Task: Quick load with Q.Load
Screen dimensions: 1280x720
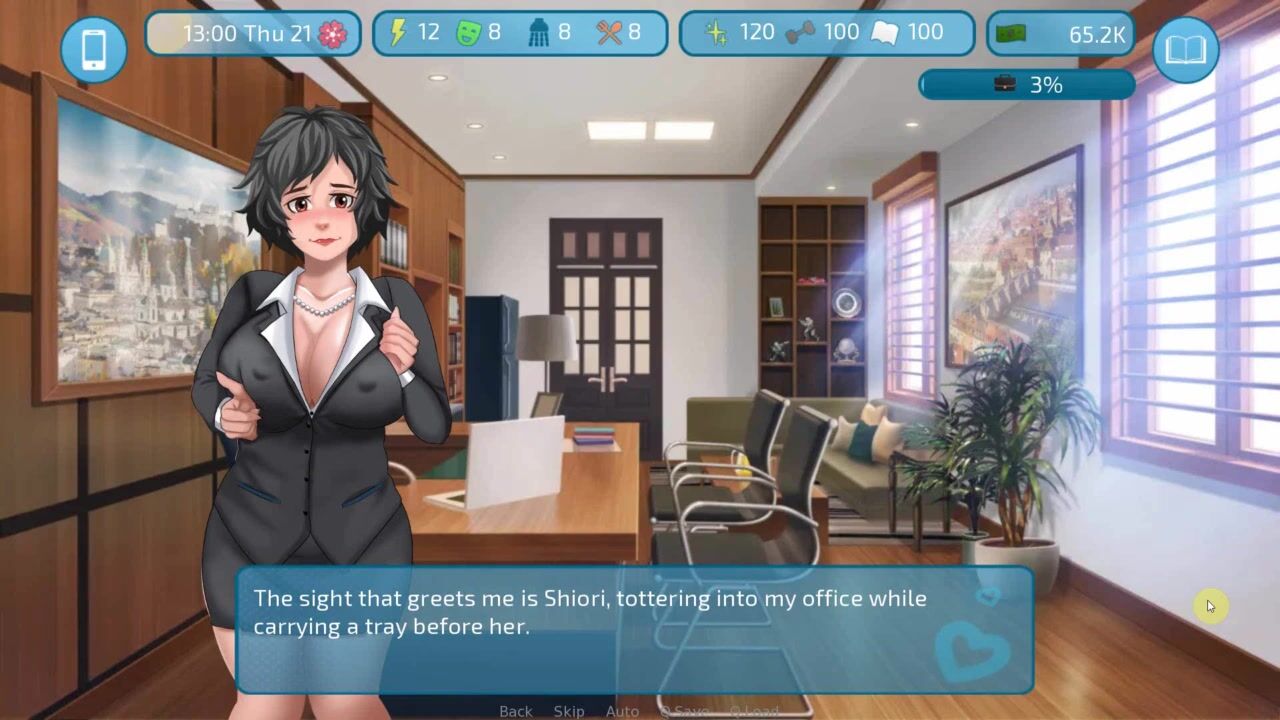Action: (754, 711)
